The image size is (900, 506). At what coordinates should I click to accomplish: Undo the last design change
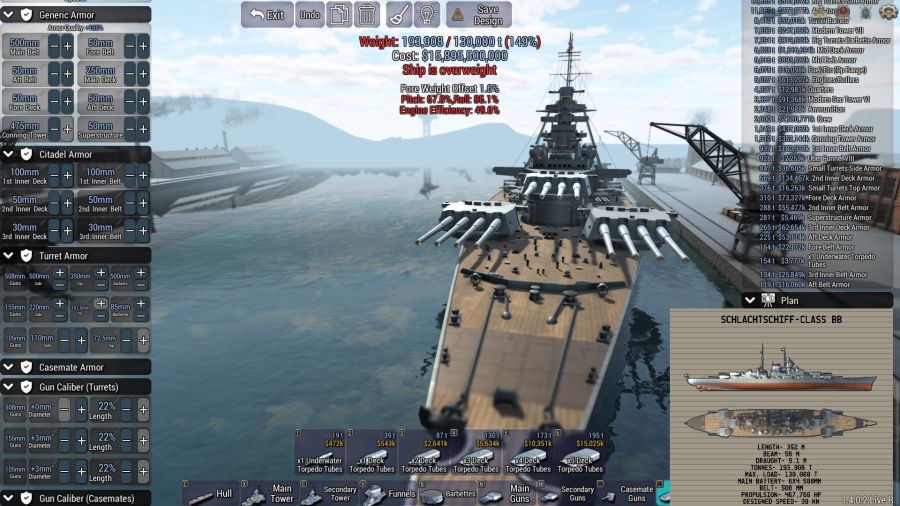[x=310, y=15]
